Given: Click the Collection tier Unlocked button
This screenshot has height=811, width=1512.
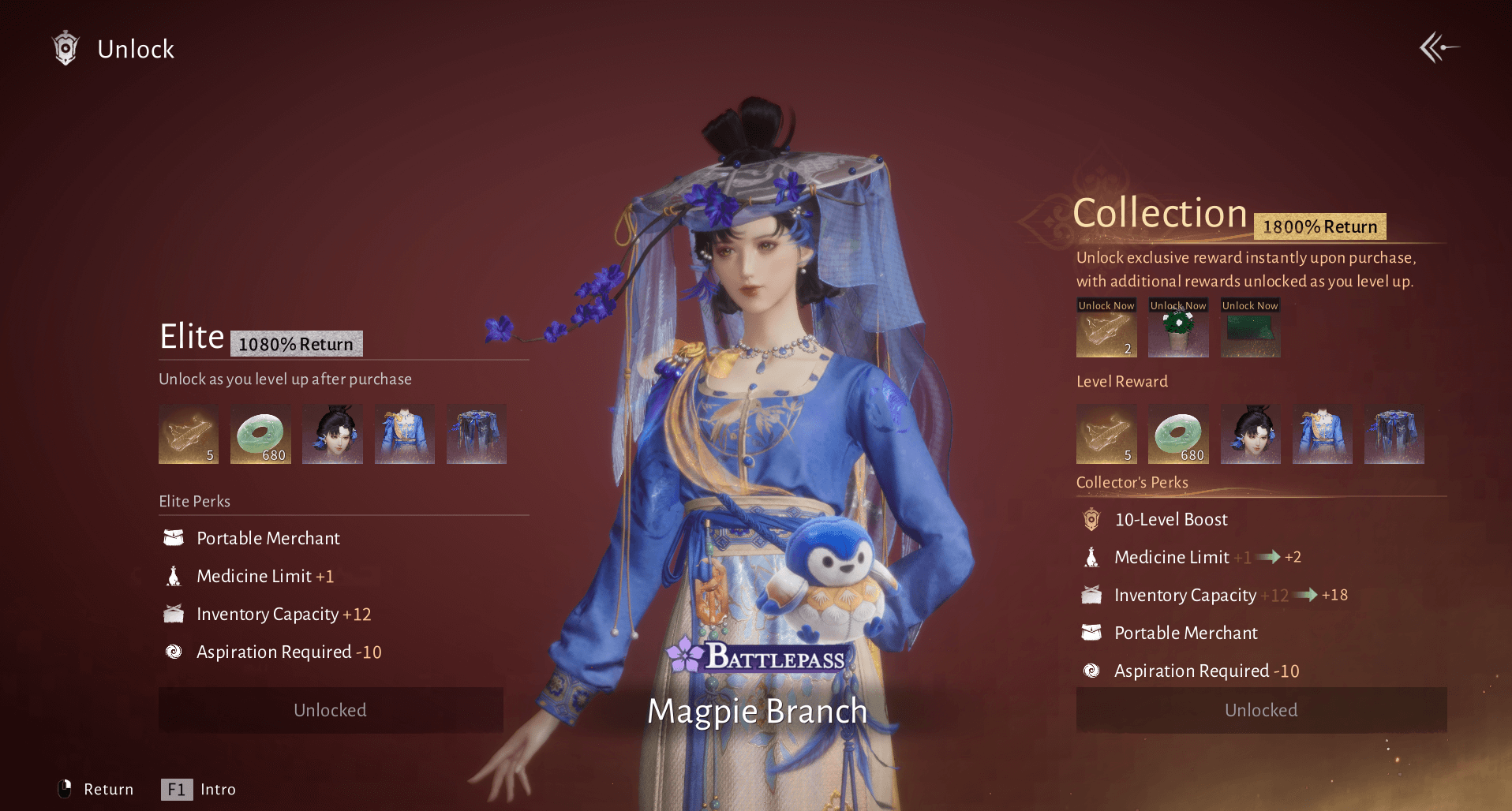Looking at the screenshot, I should [1261, 710].
